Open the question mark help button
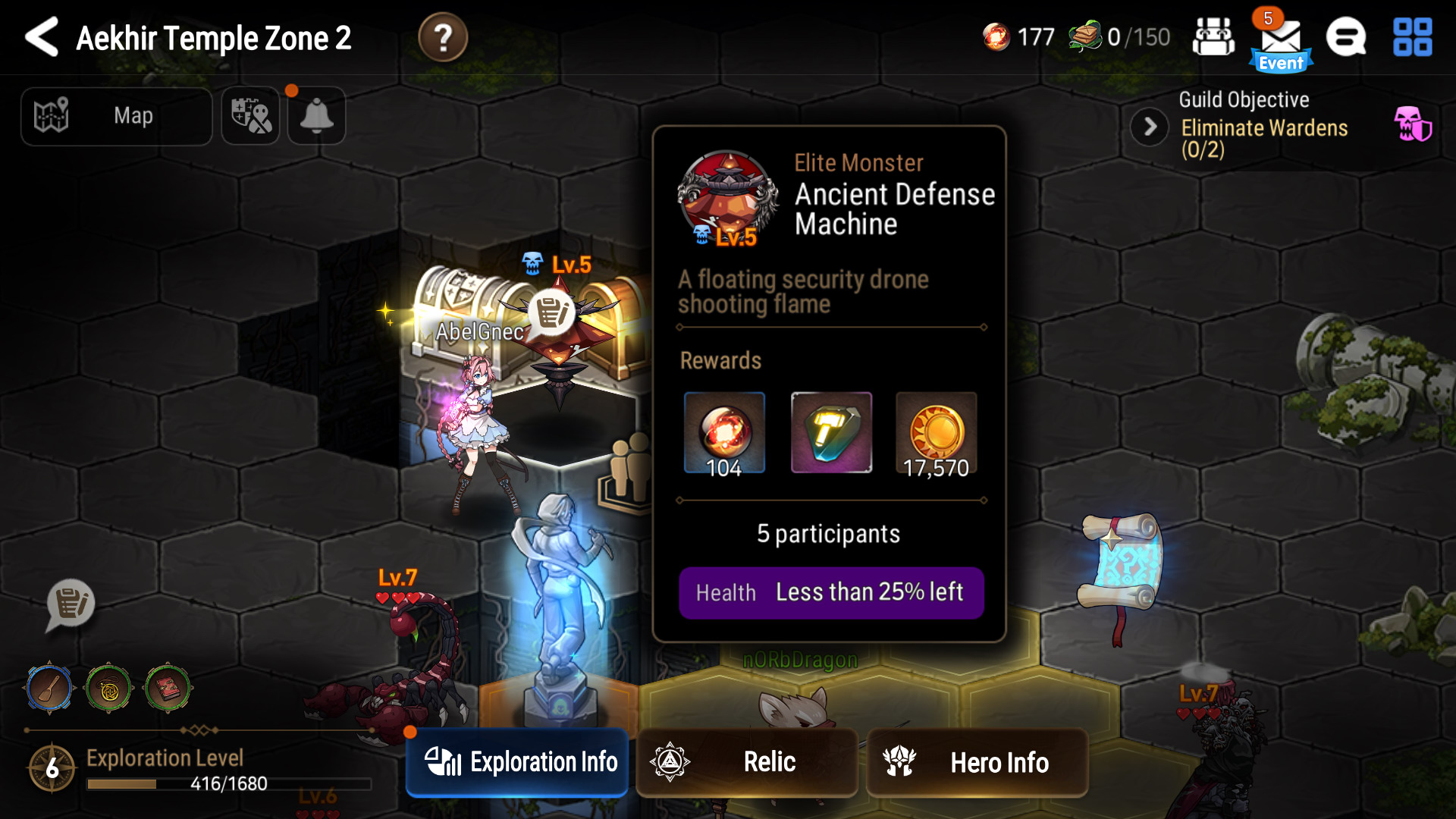 (443, 37)
